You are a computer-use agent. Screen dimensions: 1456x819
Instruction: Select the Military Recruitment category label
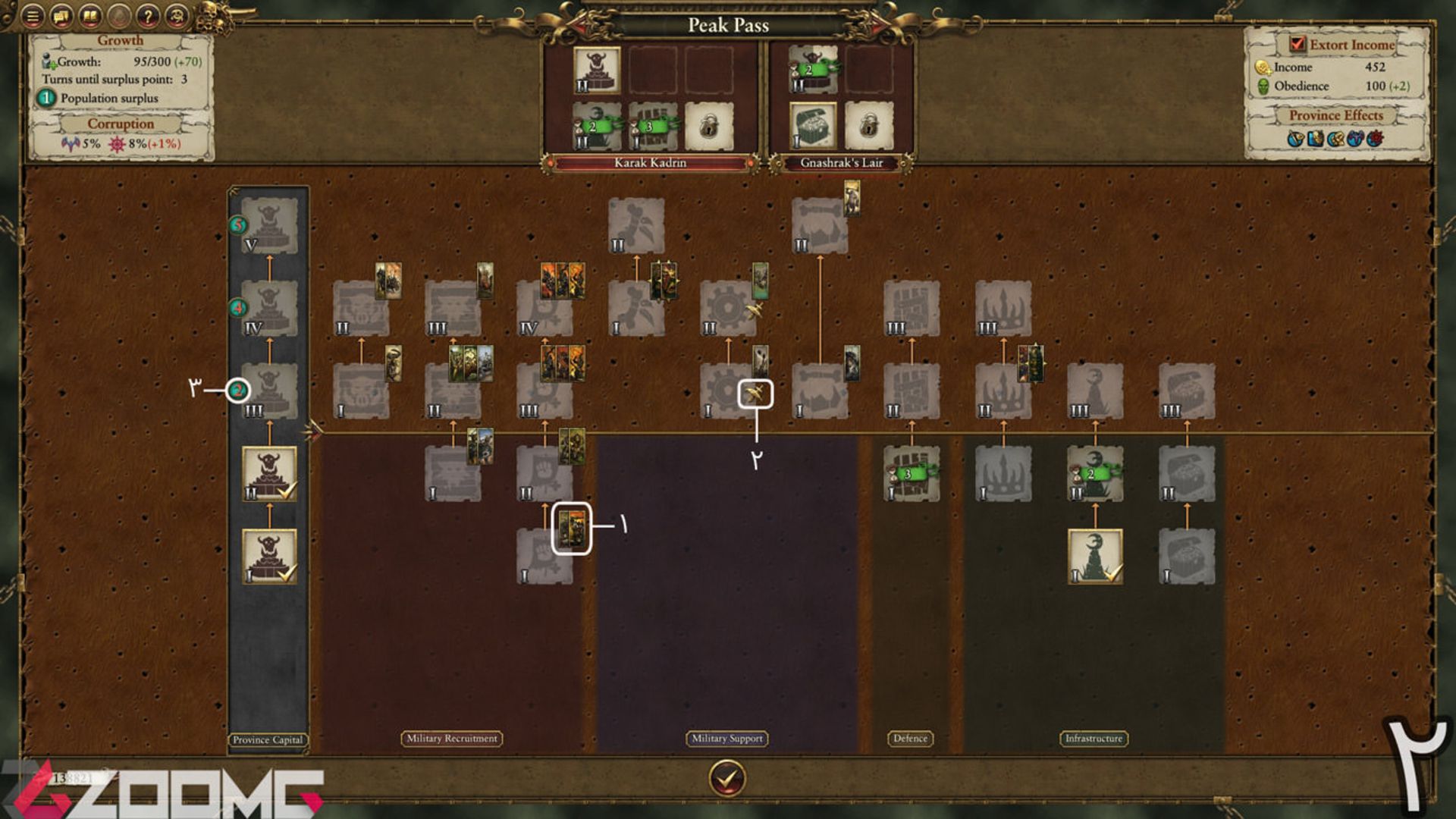click(451, 739)
